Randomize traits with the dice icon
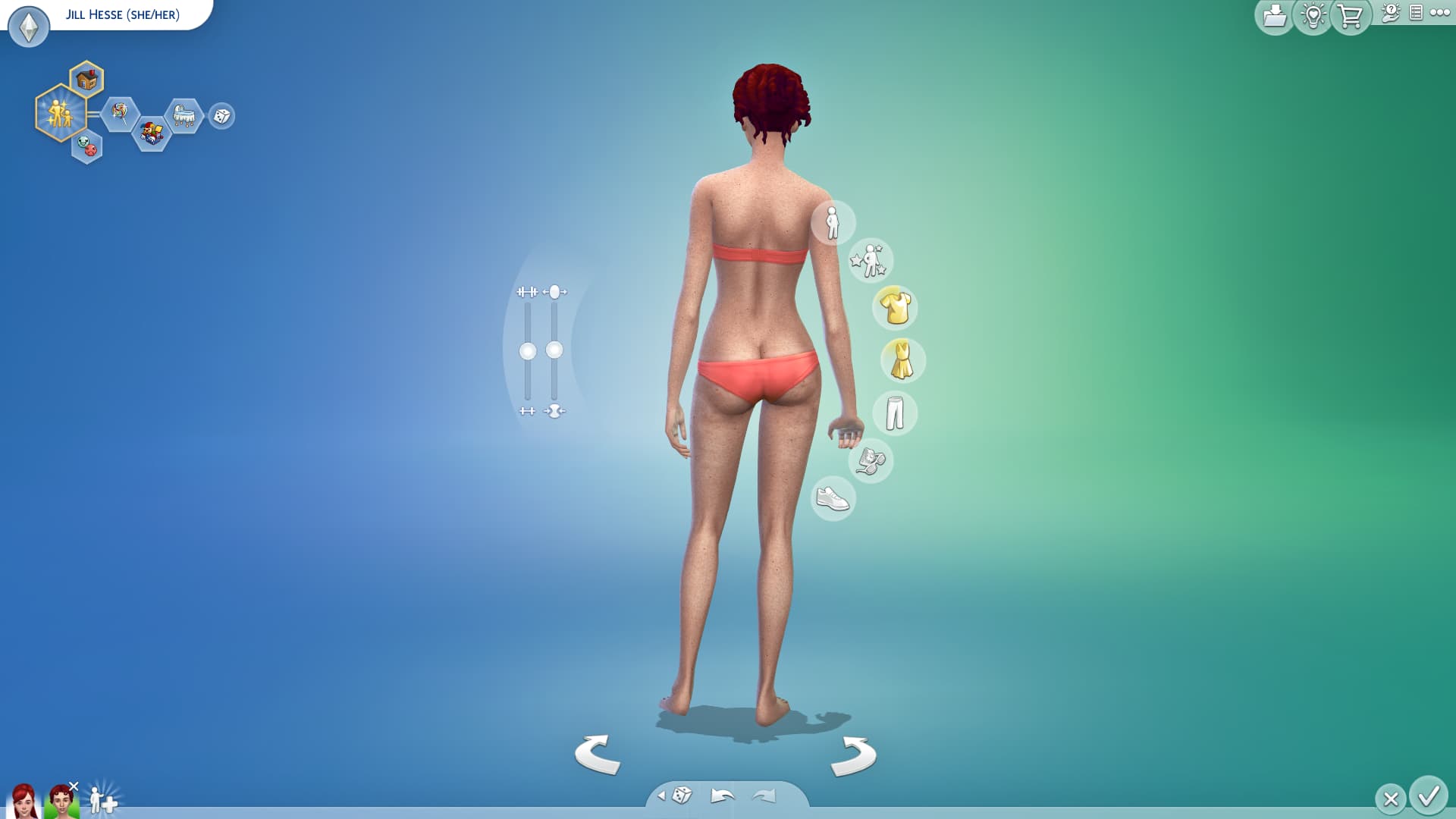The height and width of the screenshot is (819, 1456). point(221,116)
